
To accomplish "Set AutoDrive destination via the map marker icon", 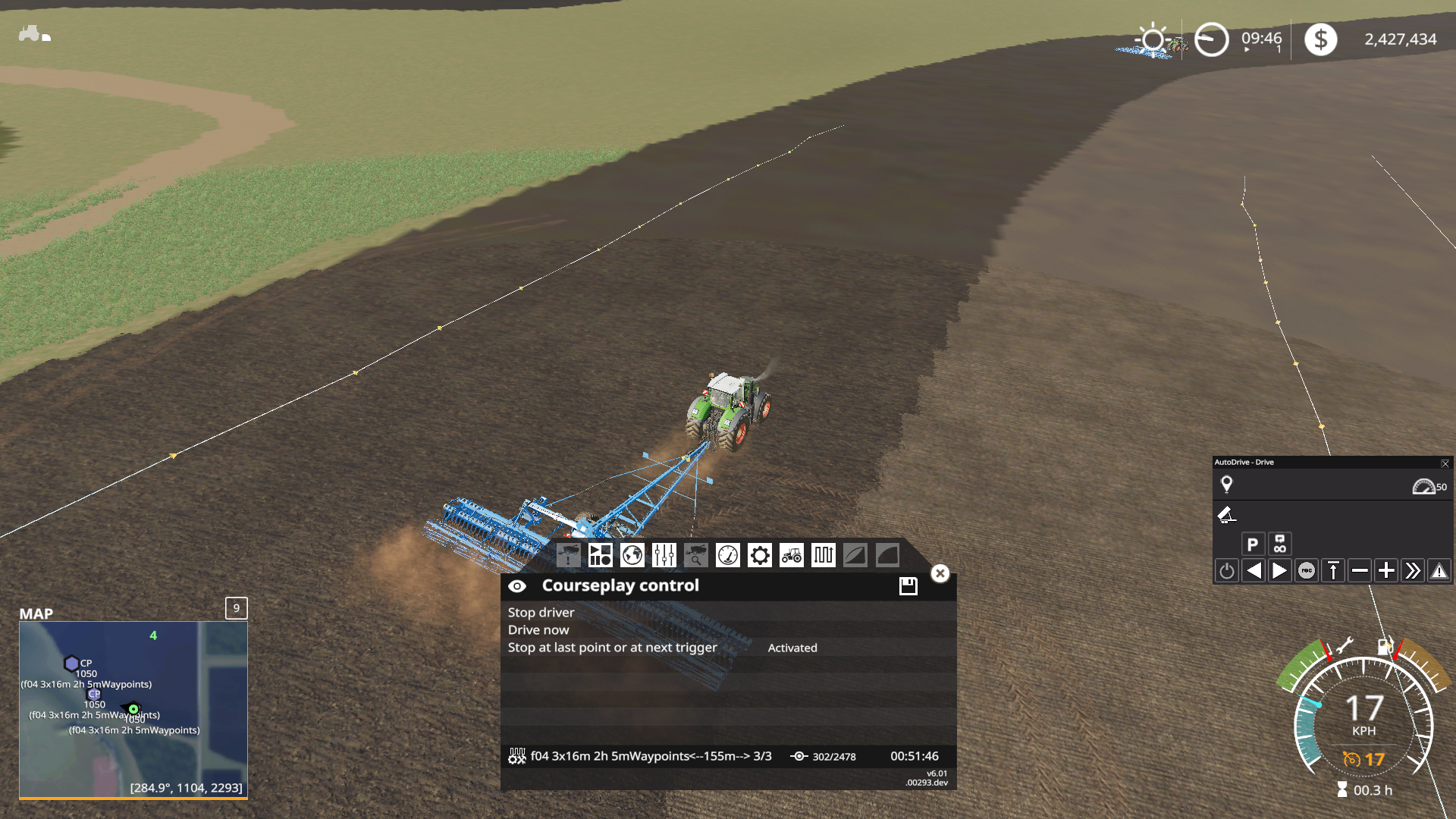I will tap(1227, 484).
